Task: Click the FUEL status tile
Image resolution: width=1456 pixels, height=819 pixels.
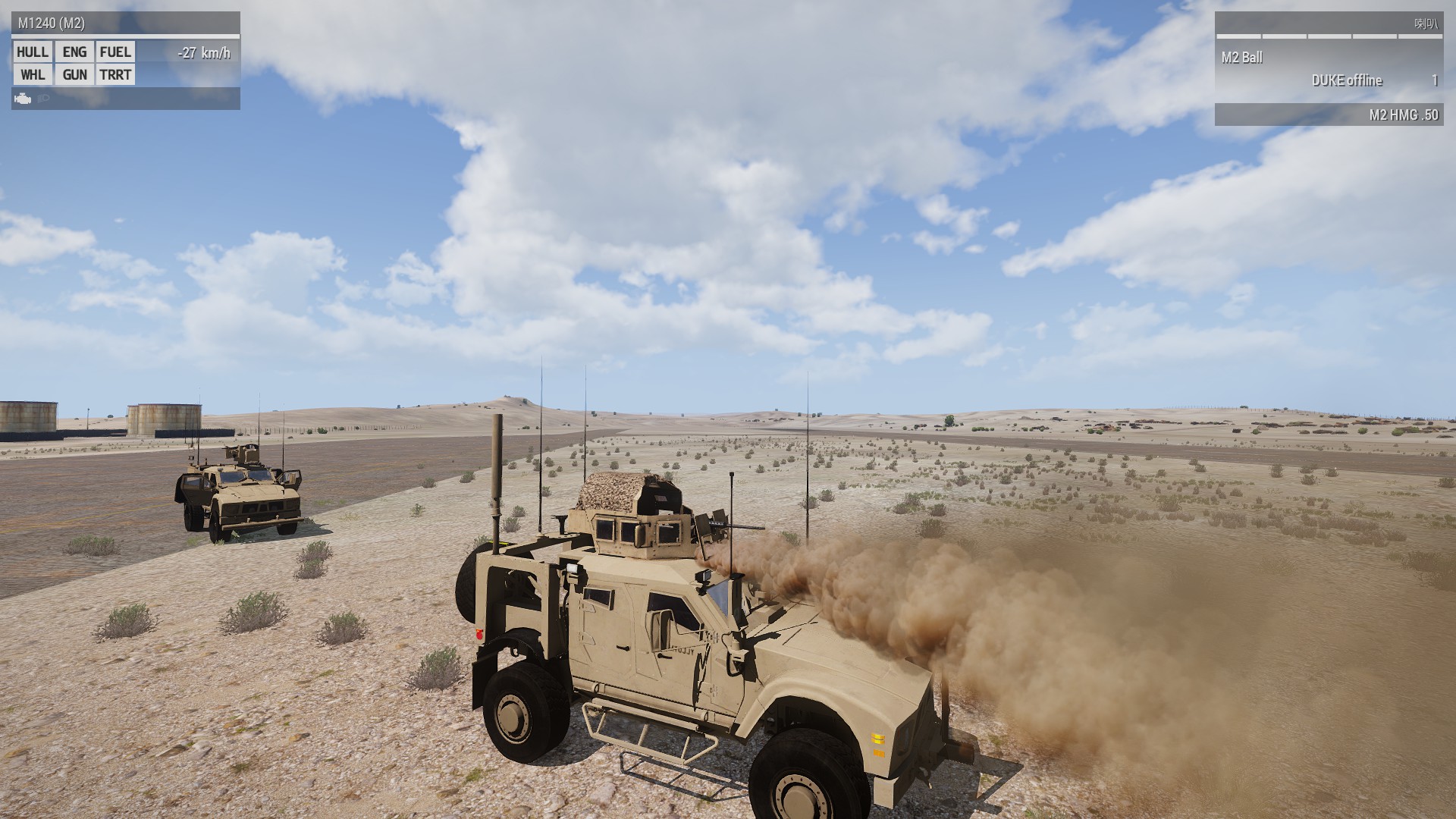Action: point(115,52)
